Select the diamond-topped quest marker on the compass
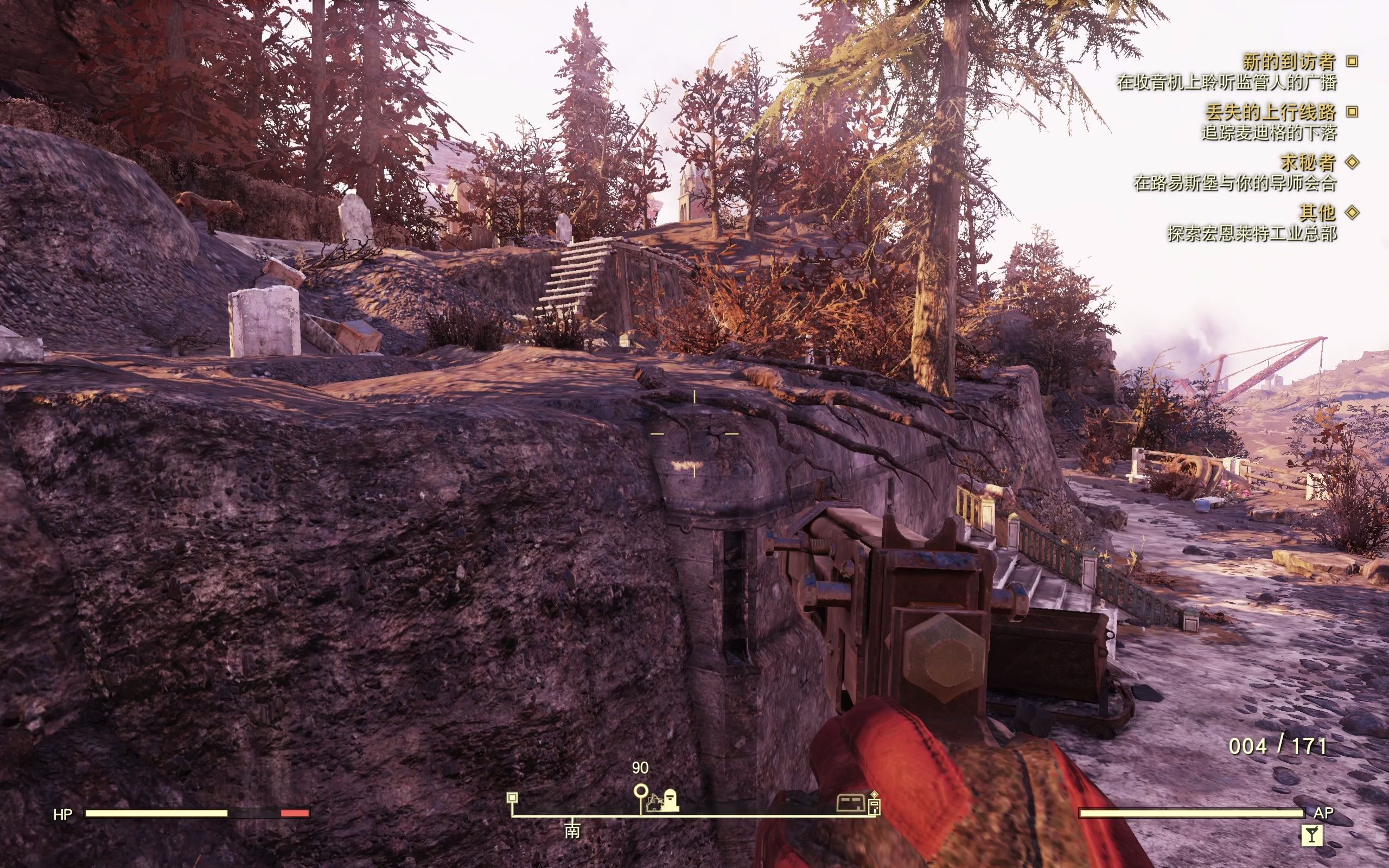This screenshot has height=868, width=1389. (874, 802)
